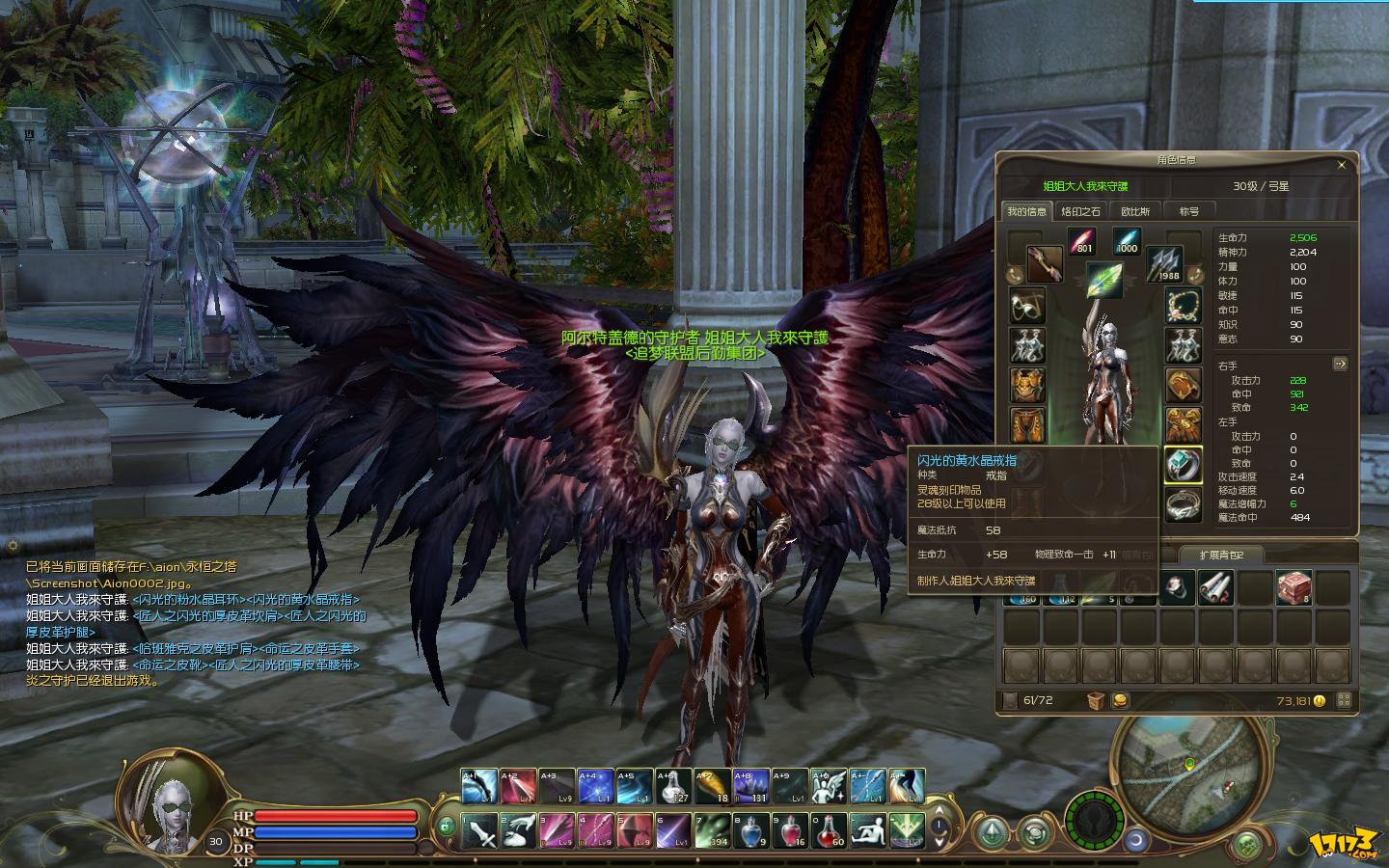Activate the winged figure flight skill
Screen dimensions: 1389x868
coord(828,786)
